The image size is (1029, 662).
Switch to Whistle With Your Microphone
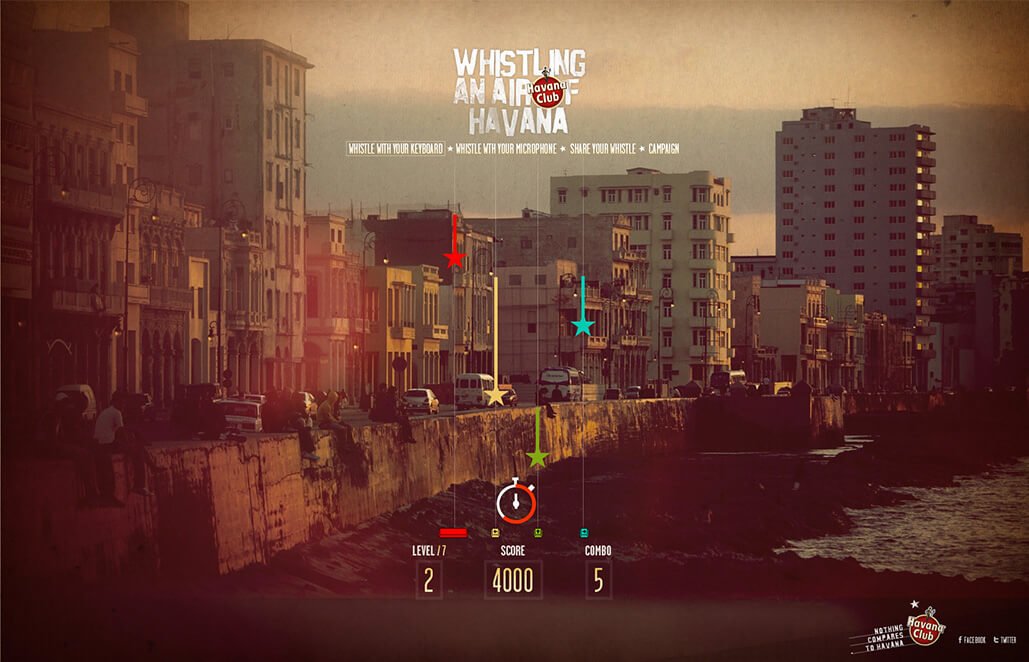tap(507, 149)
